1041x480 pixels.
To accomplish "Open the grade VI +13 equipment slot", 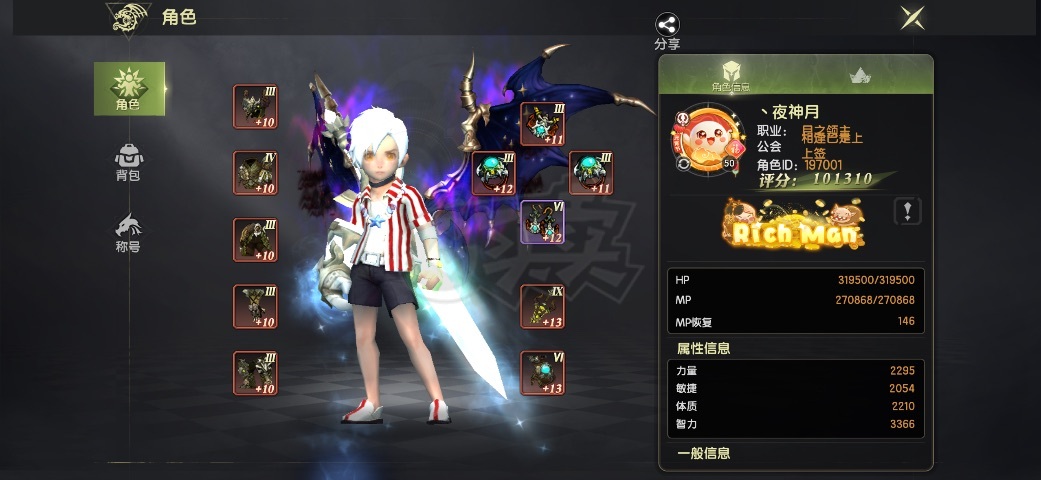I will [542, 373].
